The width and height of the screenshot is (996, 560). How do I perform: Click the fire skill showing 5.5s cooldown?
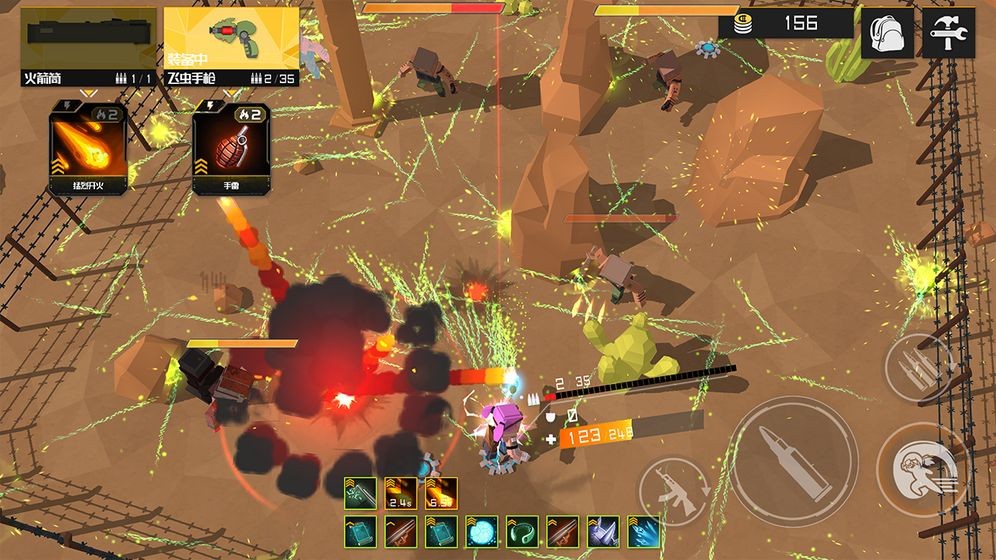441,492
